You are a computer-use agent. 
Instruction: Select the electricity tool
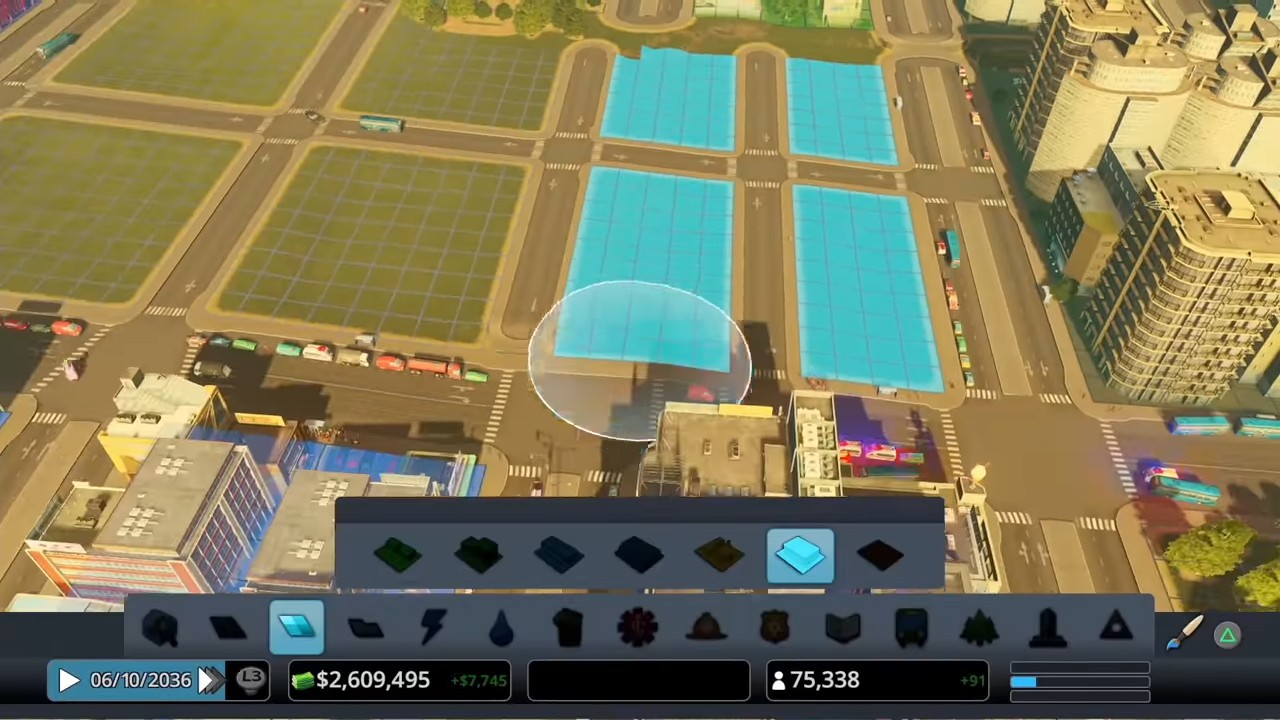(x=432, y=627)
